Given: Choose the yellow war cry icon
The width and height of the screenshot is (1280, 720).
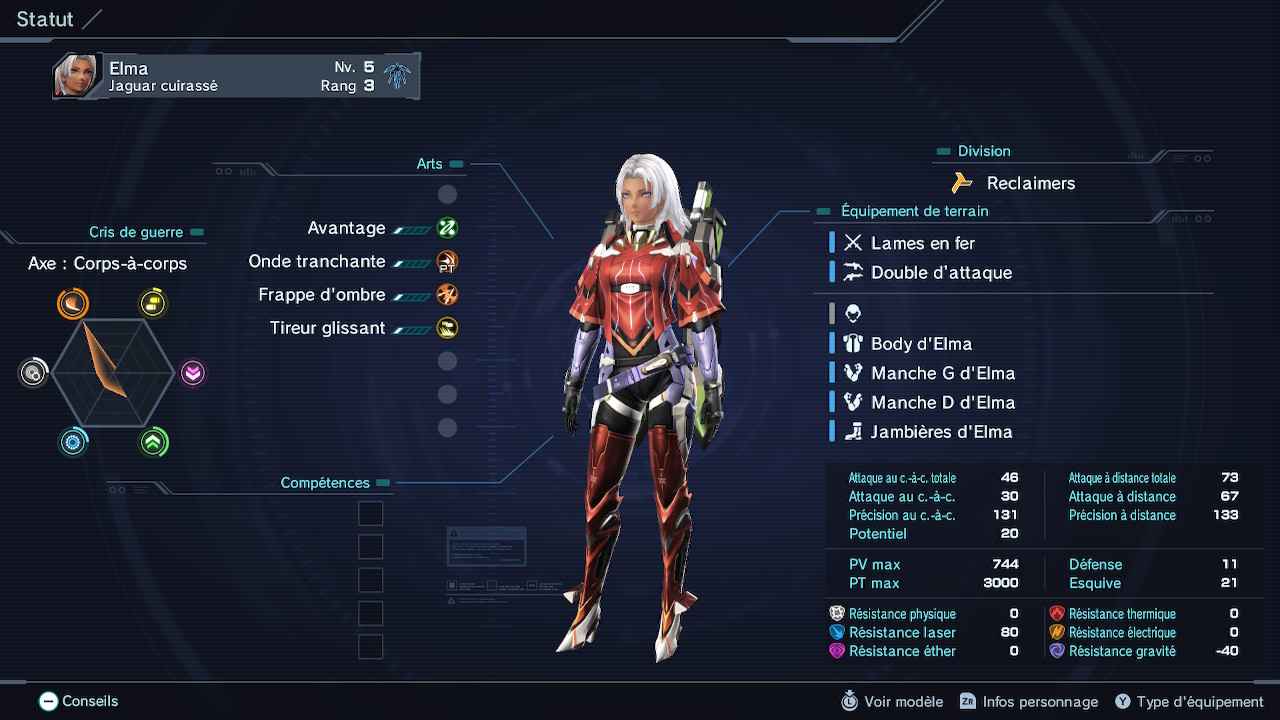Looking at the screenshot, I should 153,303.
